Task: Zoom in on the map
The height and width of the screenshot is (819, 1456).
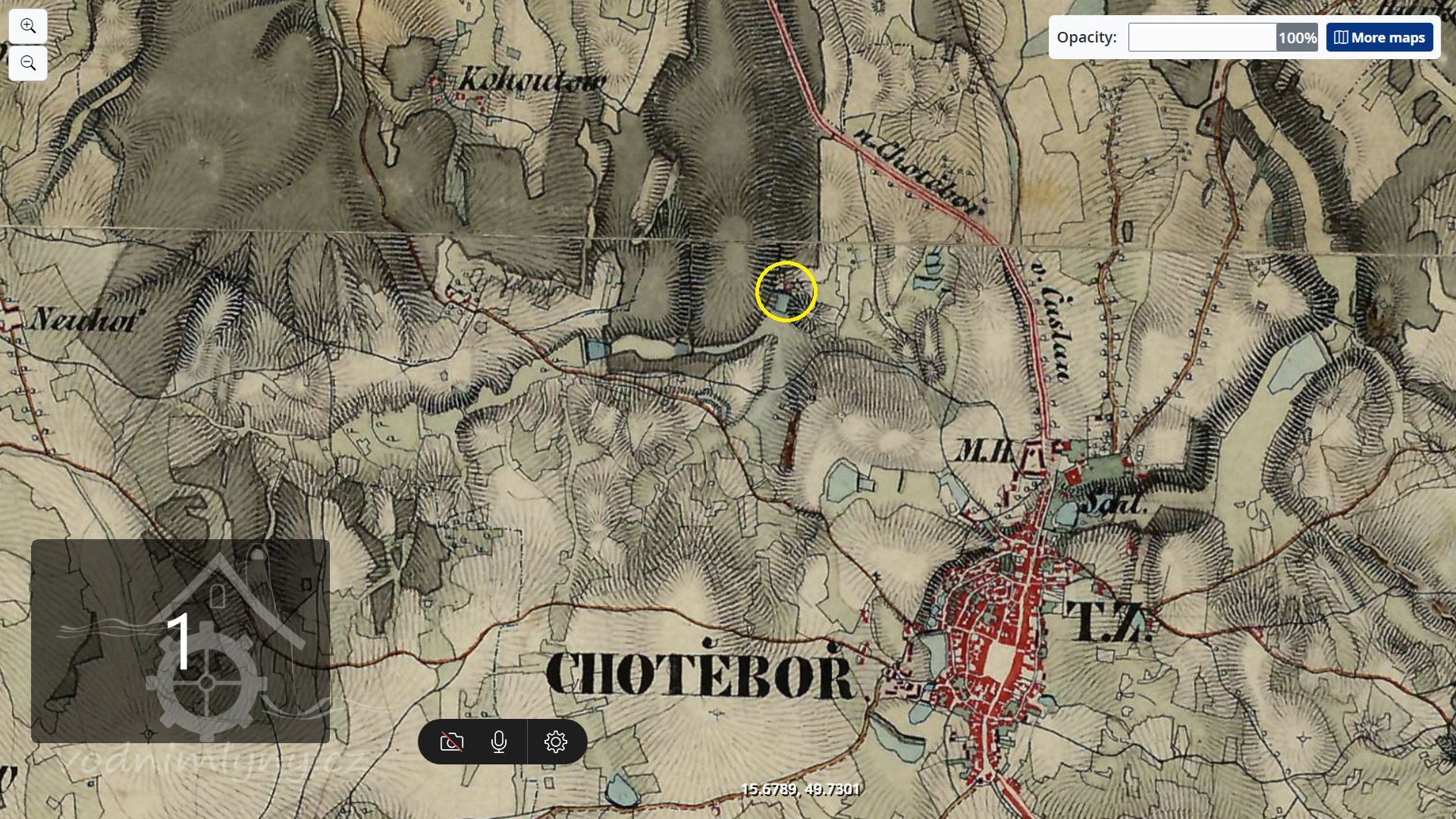Action: (28, 27)
